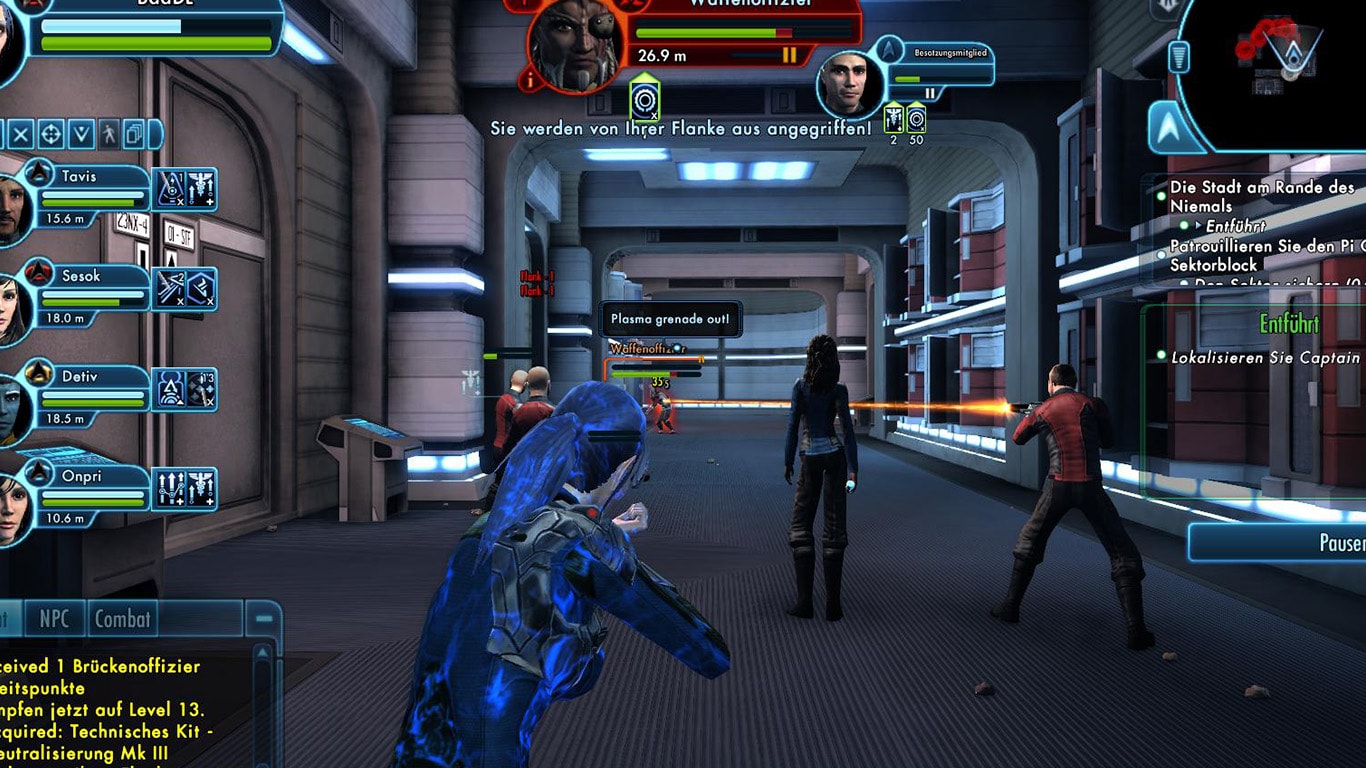
Task: Toggle pause on the Waffenoffizier target frame
Action: point(790,57)
